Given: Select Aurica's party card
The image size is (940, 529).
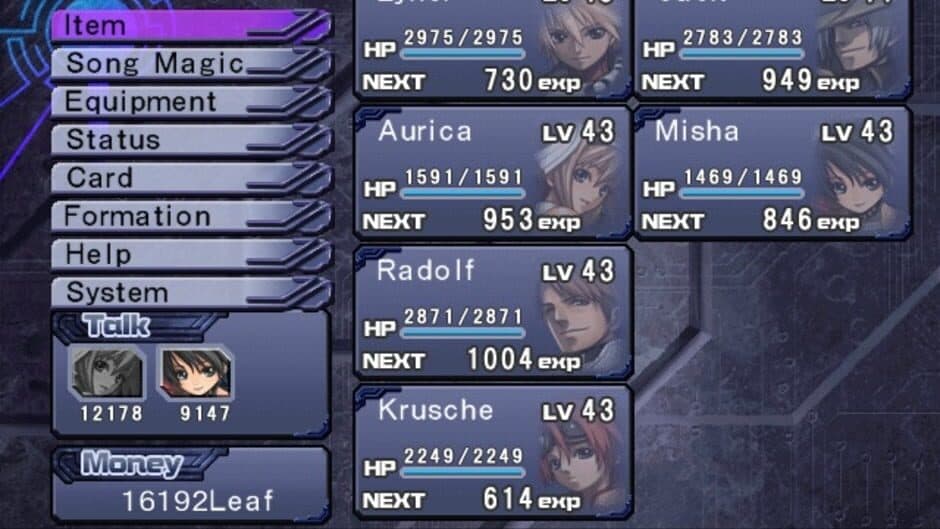Looking at the screenshot, I should 493,174.
